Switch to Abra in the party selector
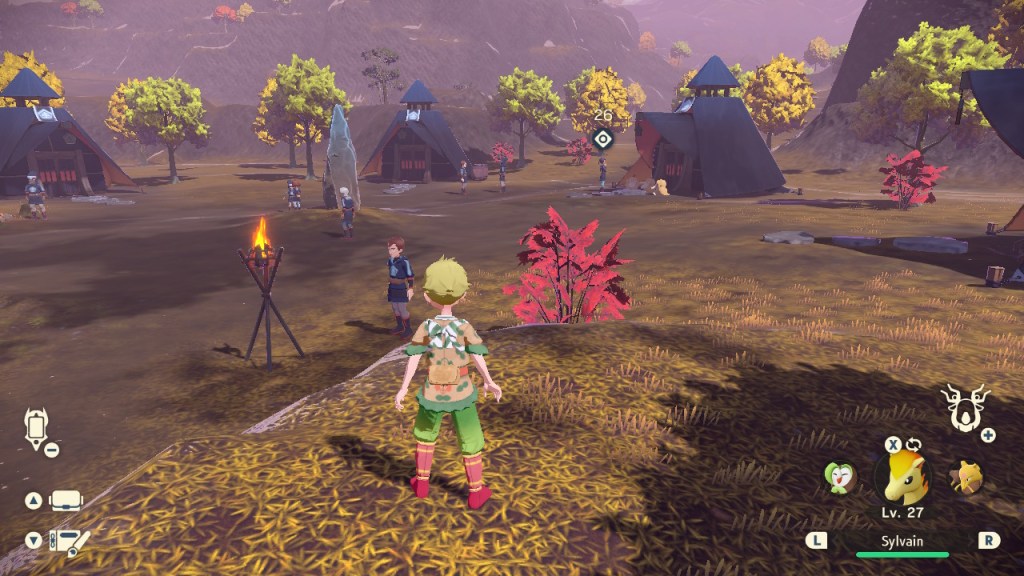Screen dimensions: 1024x576 pos(965,477)
